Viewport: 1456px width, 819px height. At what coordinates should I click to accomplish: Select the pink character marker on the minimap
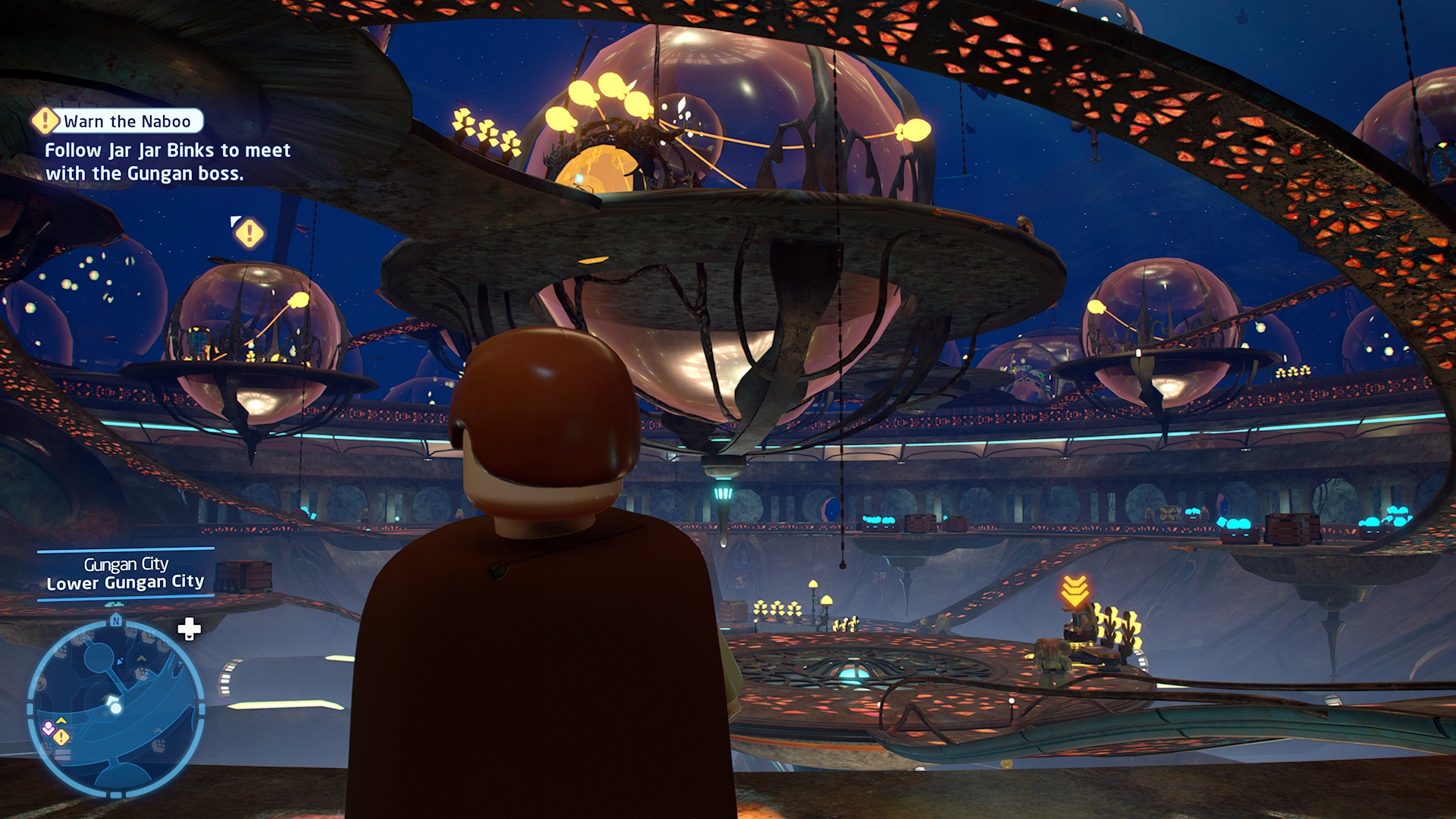(x=49, y=728)
